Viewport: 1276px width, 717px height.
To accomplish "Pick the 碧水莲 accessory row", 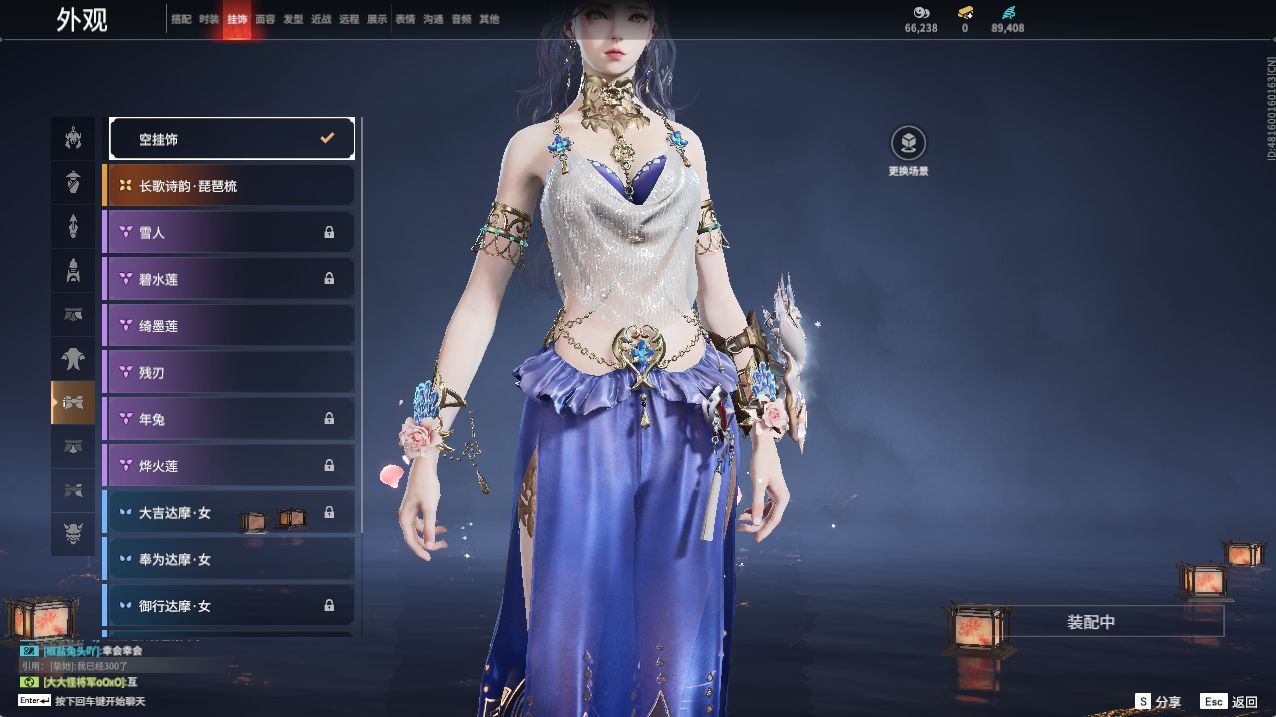I will point(229,279).
